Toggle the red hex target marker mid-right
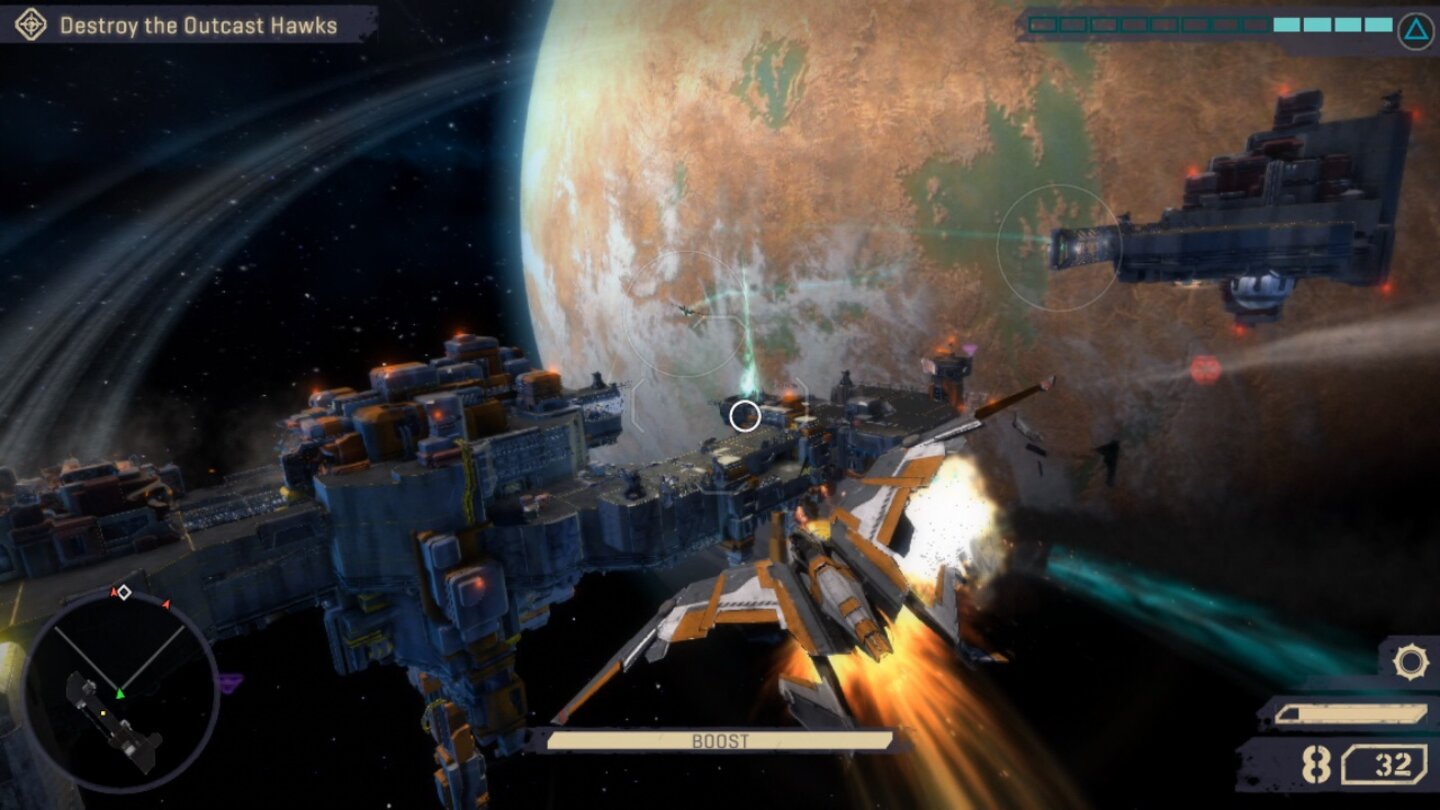This screenshot has width=1440, height=810. click(x=1206, y=368)
